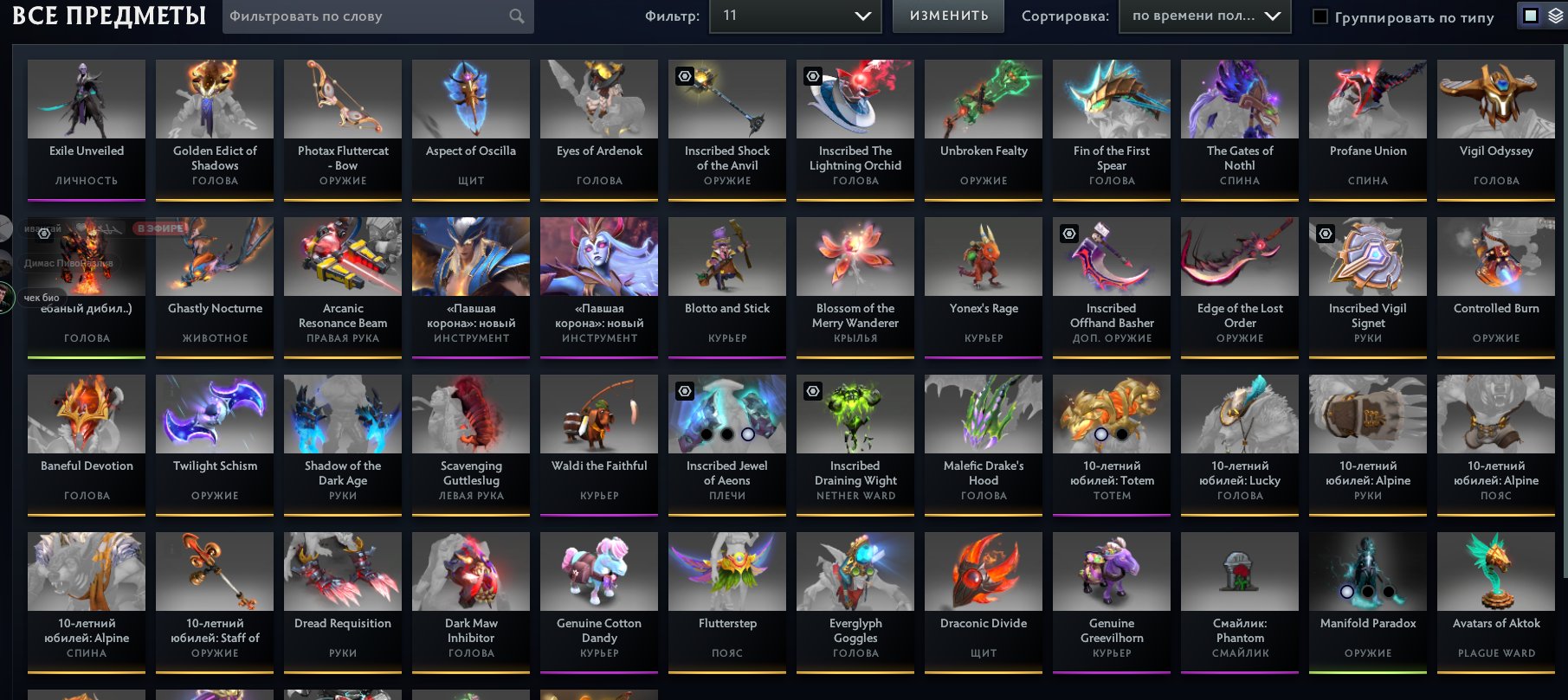Toggle the eye badge on Inscribed Shock of the Anvil
This screenshot has height=700, width=1568.
click(683, 76)
